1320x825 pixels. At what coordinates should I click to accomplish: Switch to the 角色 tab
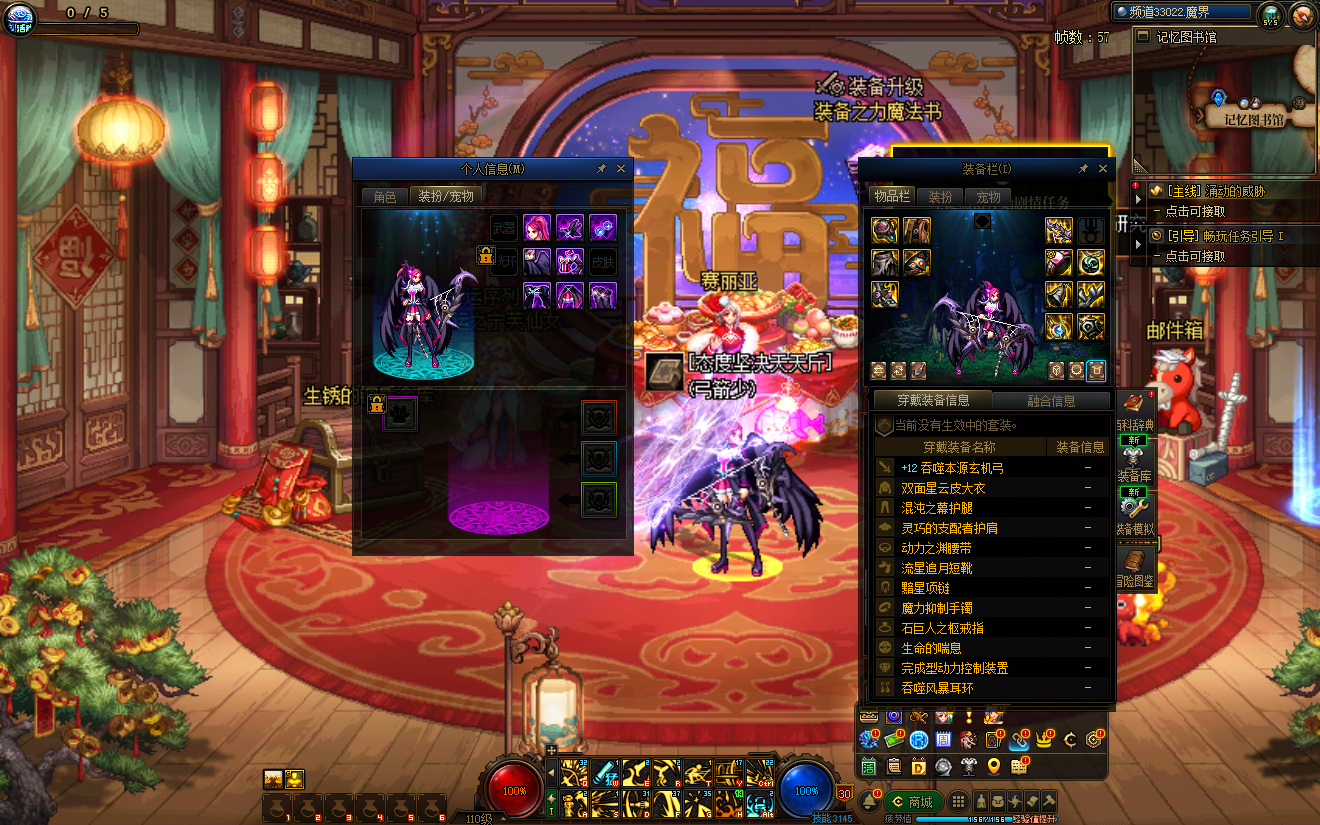[x=385, y=197]
